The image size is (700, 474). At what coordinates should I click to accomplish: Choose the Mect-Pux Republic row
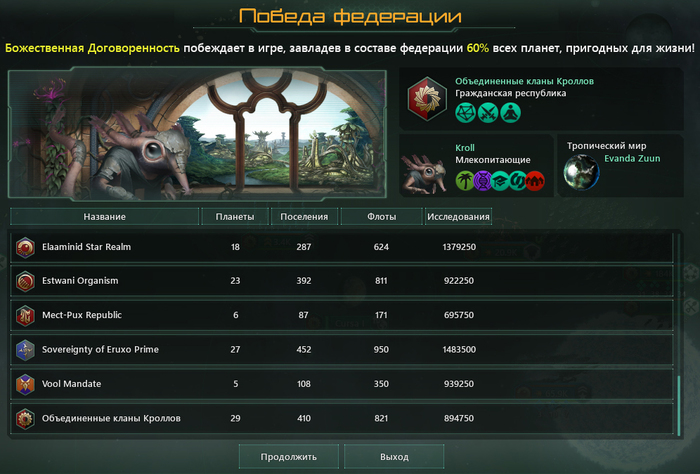pos(340,315)
